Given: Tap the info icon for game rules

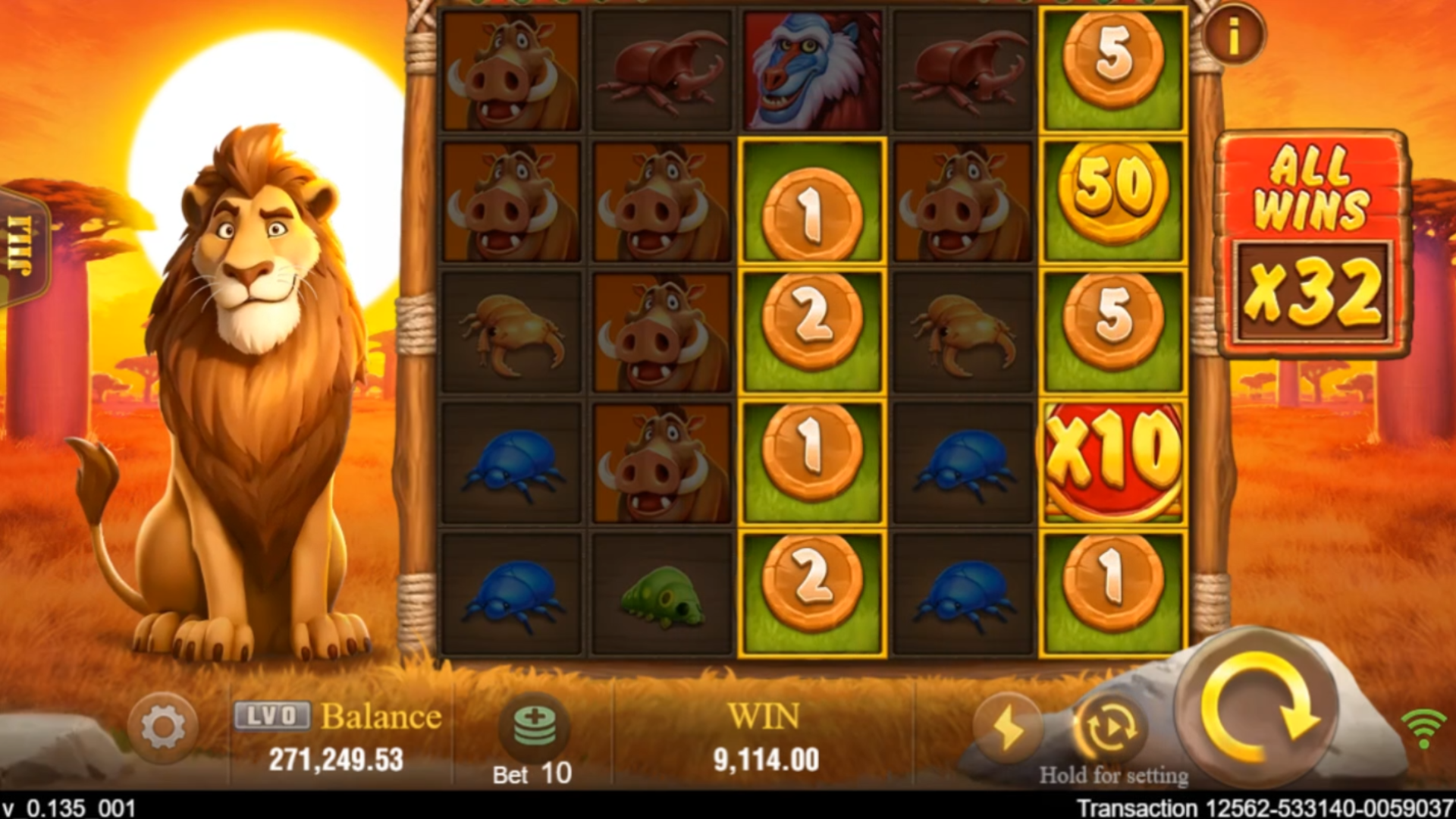Looking at the screenshot, I should (1233, 33).
